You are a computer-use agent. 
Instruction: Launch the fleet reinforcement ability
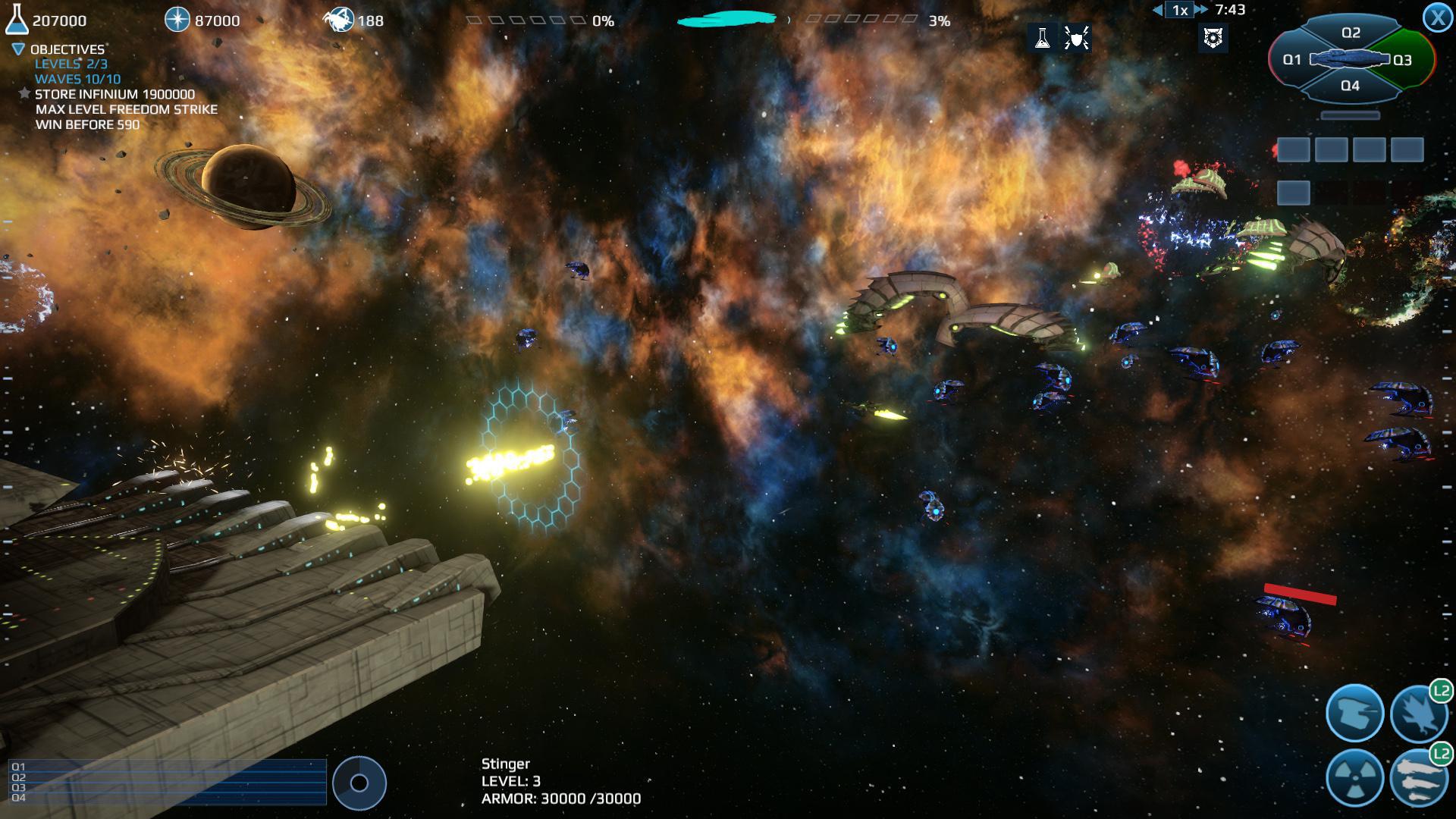1420,778
